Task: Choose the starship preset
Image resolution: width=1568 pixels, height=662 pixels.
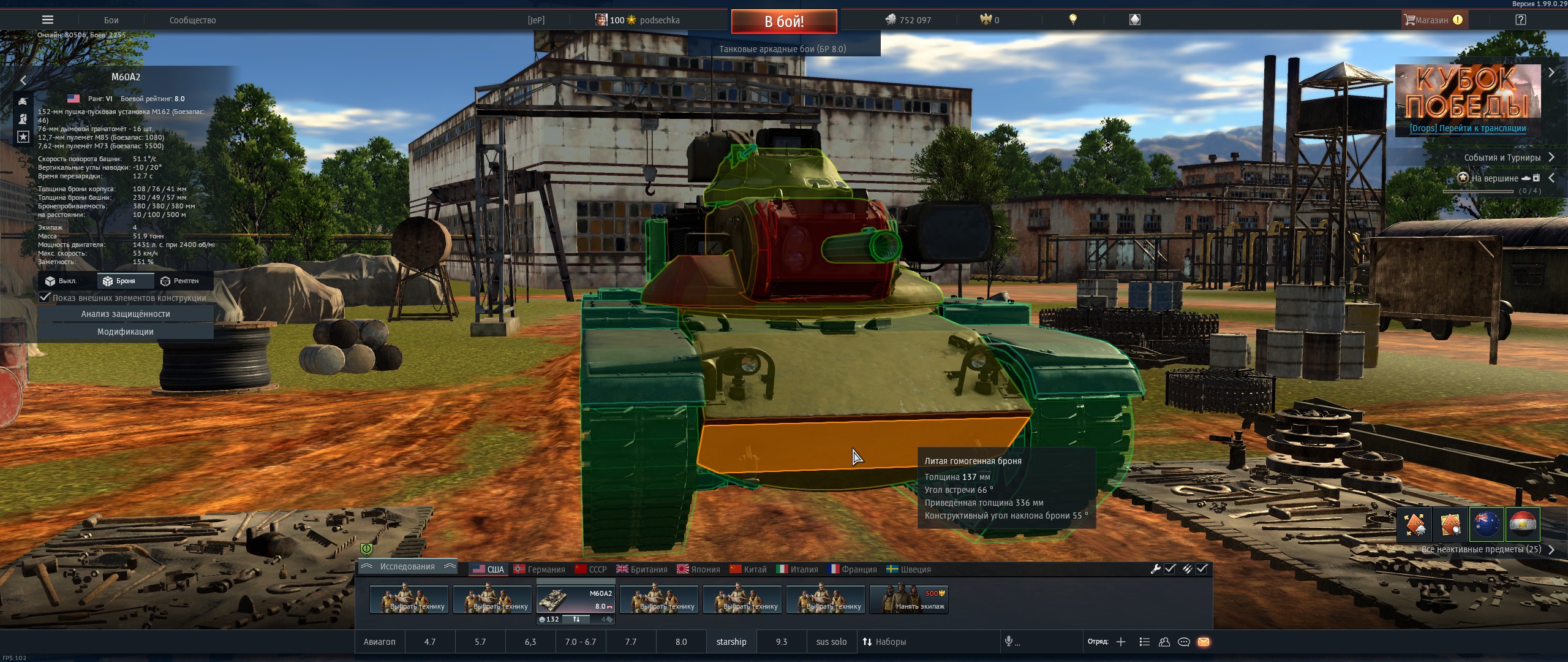Action: point(731,642)
